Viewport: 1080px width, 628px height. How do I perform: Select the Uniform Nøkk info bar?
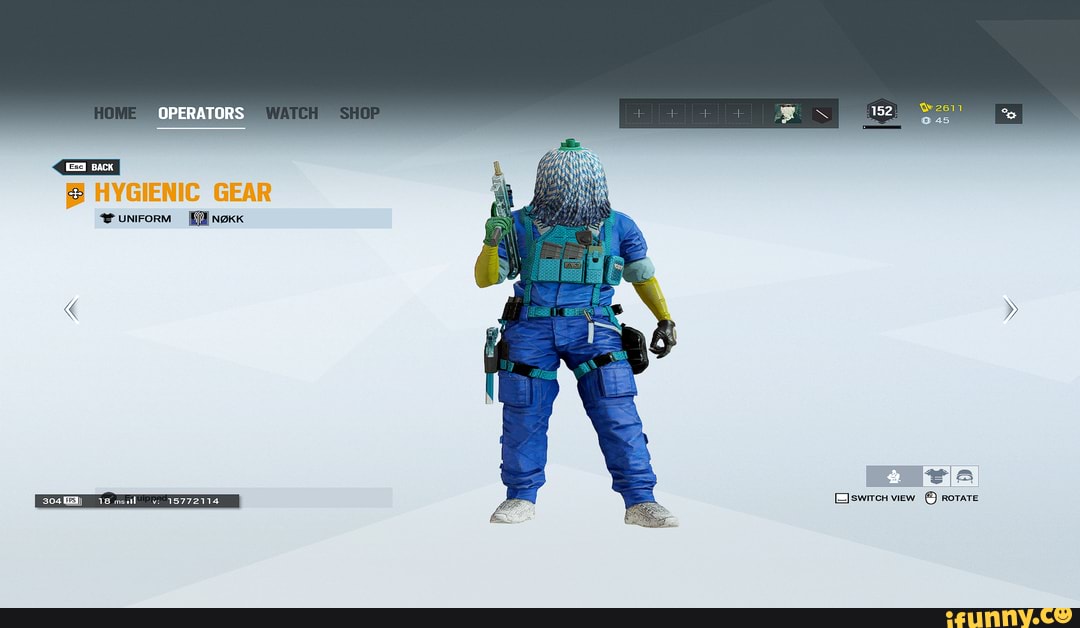(x=243, y=219)
